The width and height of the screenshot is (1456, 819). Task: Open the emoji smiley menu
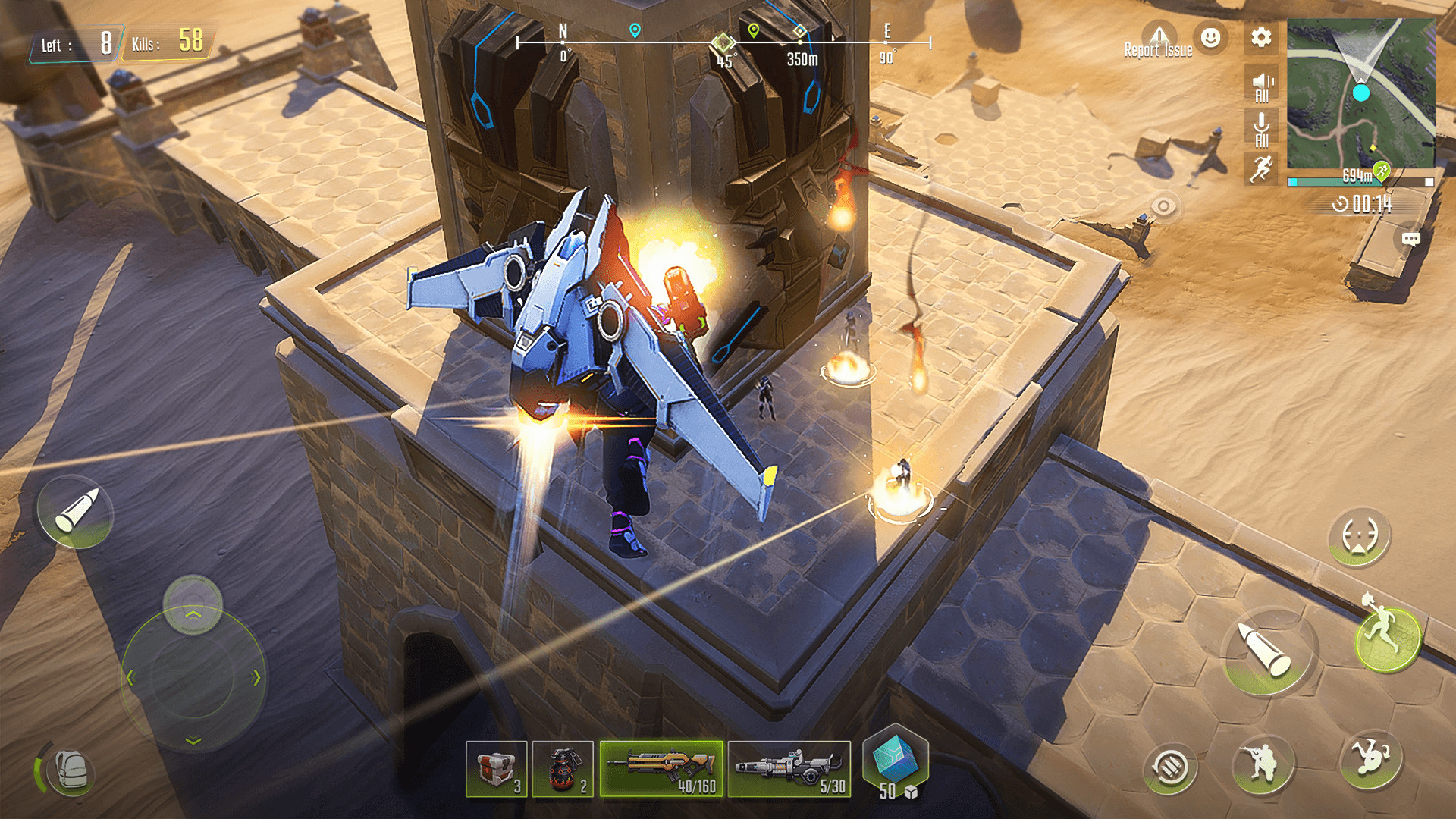coord(1211,37)
